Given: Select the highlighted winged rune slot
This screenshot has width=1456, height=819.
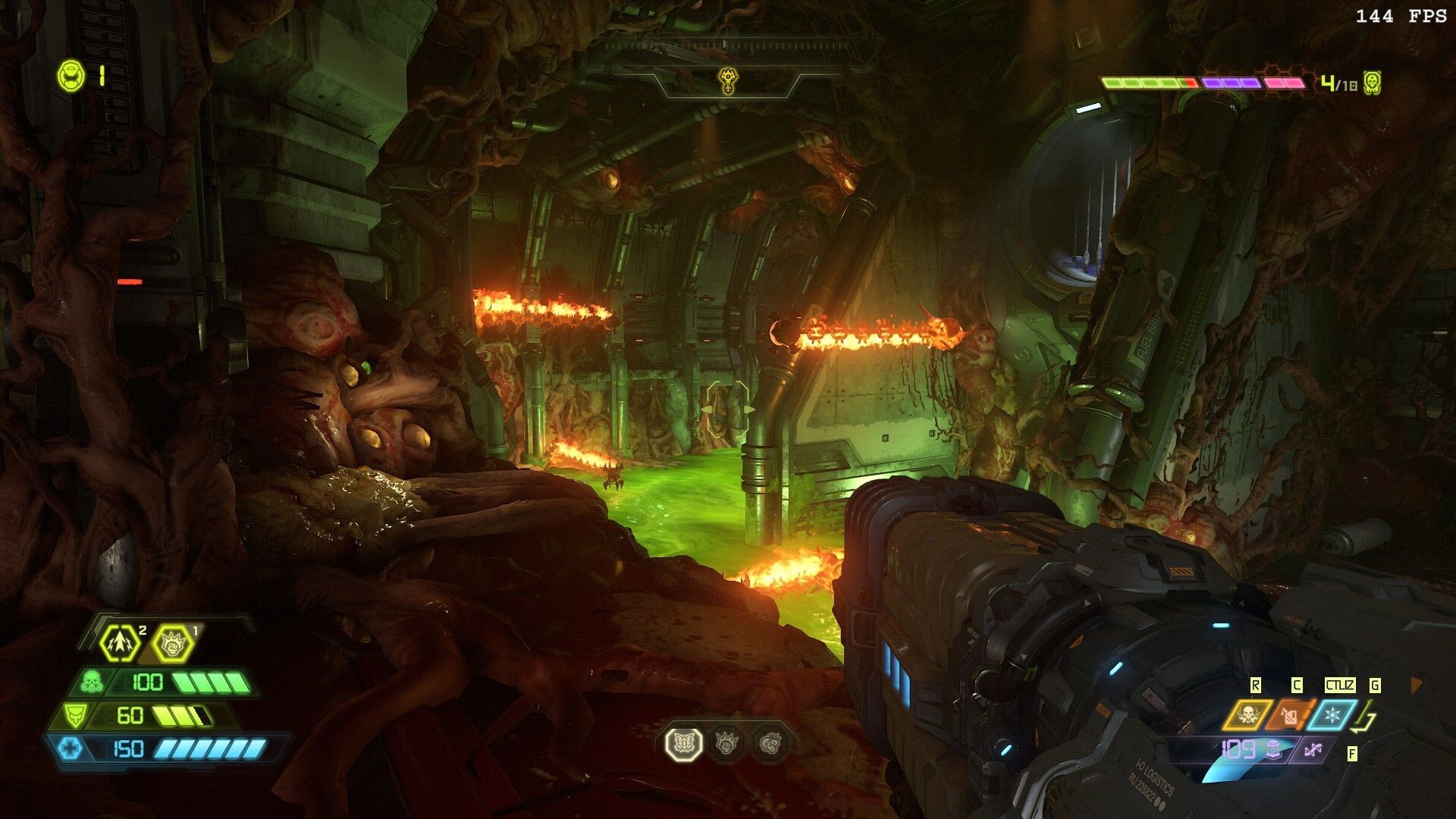Looking at the screenshot, I should tap(684, 743).
